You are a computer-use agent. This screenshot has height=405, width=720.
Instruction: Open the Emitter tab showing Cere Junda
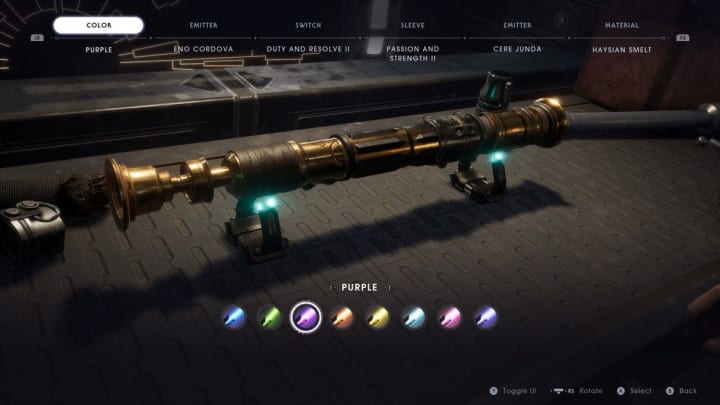click(517, 25)
